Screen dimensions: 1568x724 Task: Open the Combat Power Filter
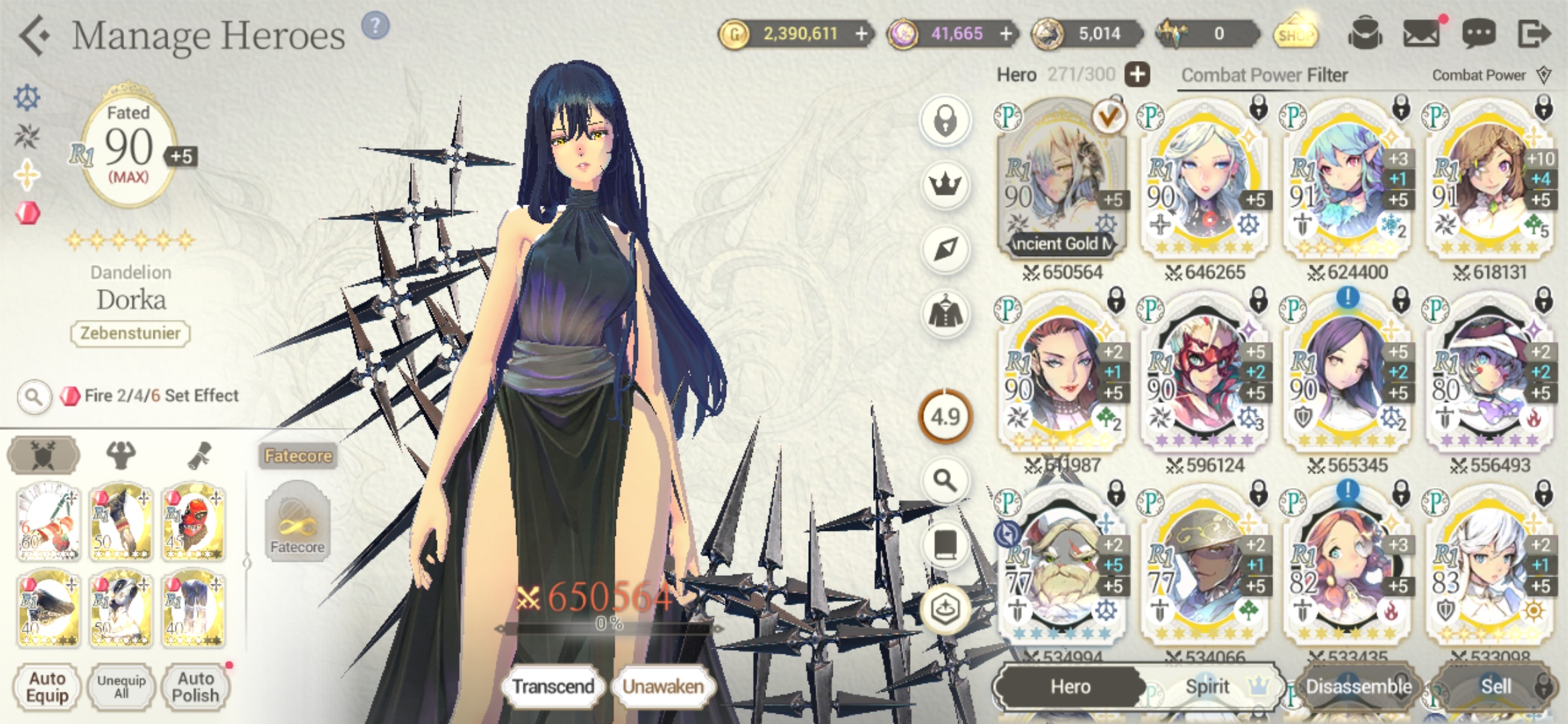(x=1264, y=75)
